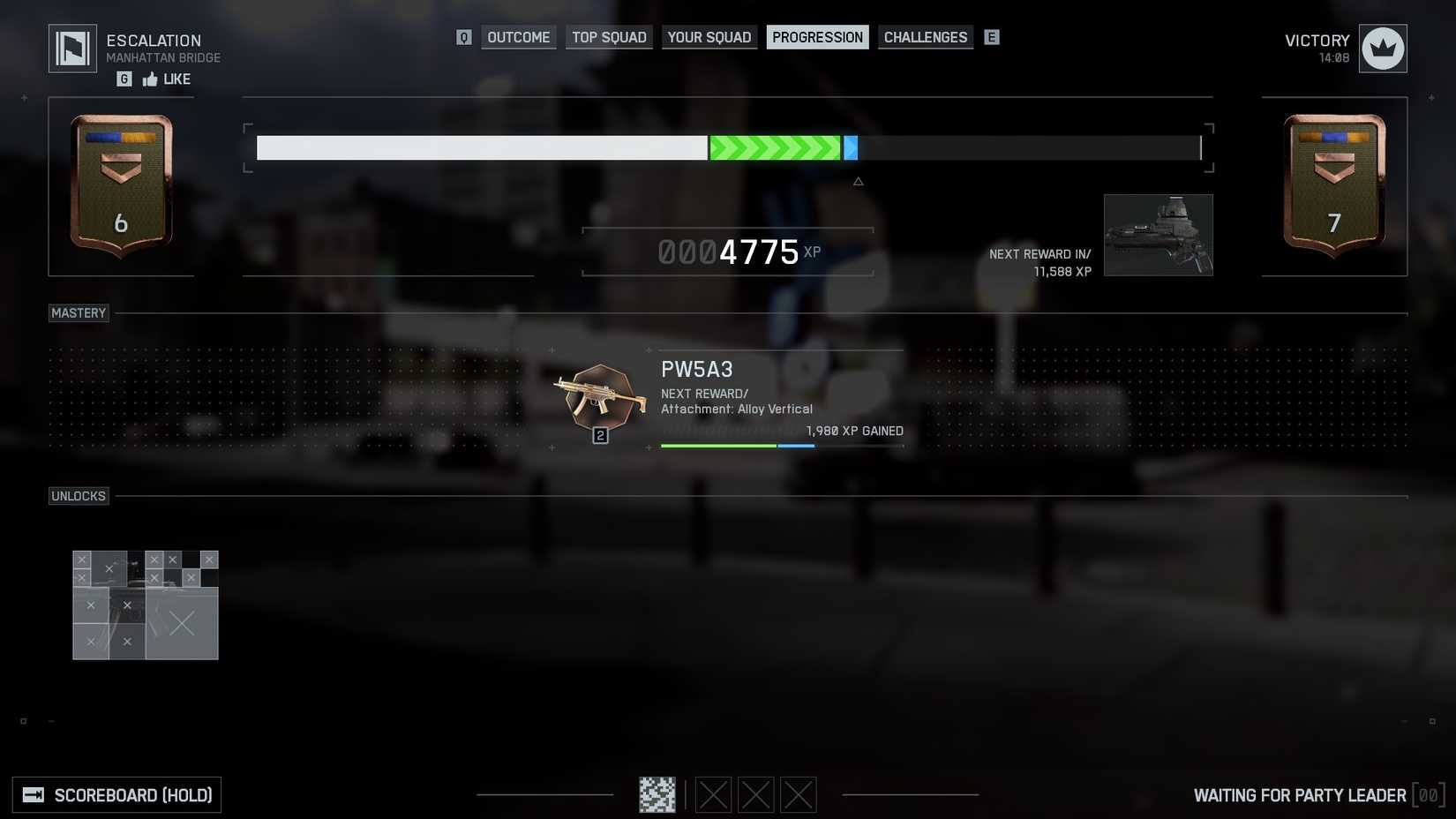Click the Escalation game mode emblem
This screenshot has height=819, width=1456.
click(72, 49)
